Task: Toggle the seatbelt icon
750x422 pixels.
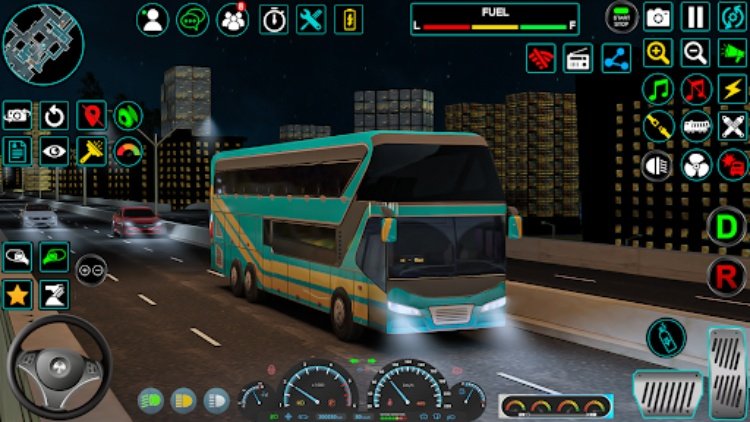Action: pyautogui.click(x=658, y=126)
